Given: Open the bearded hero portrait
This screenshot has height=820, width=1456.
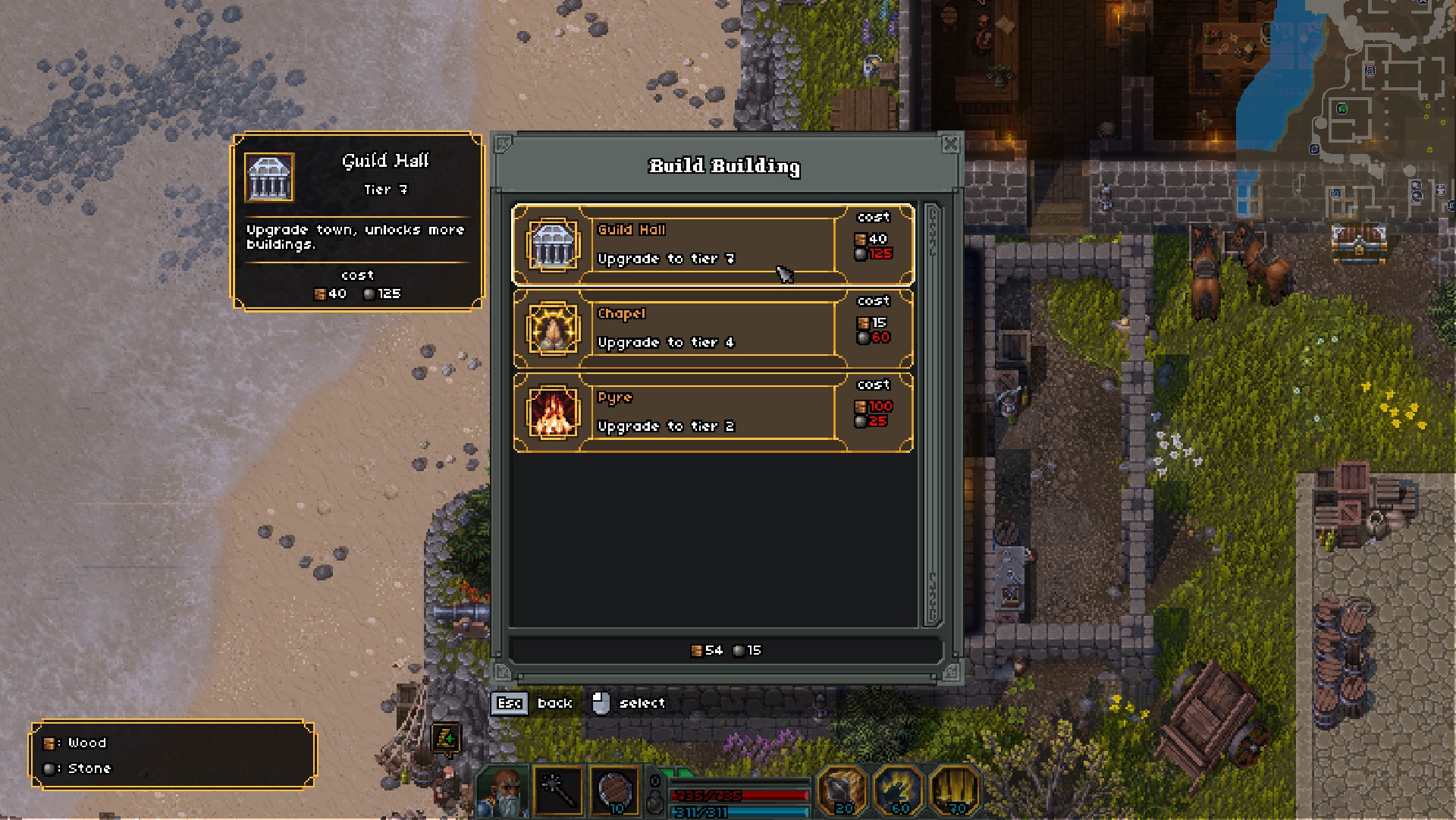Looking at the screenshot, I should [503, 791].
